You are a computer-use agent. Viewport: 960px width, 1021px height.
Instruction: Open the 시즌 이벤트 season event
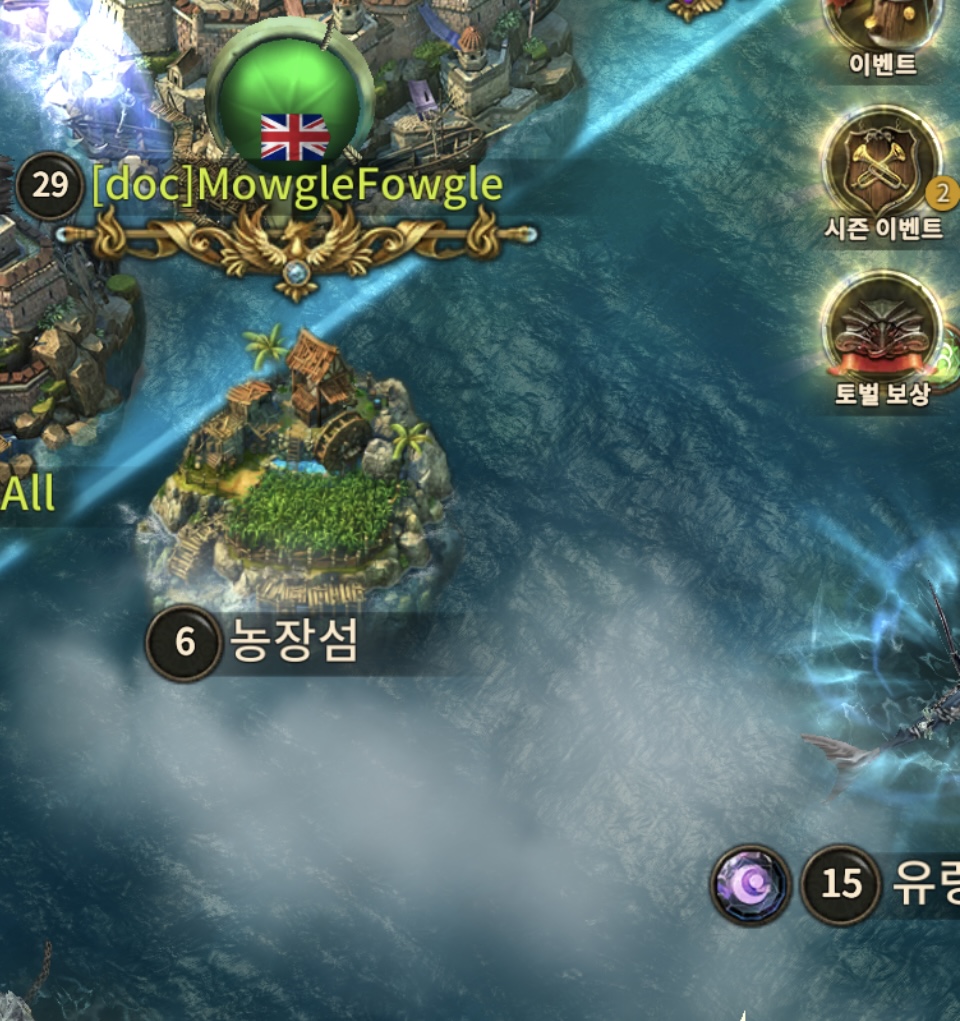(x=881, y=170)
